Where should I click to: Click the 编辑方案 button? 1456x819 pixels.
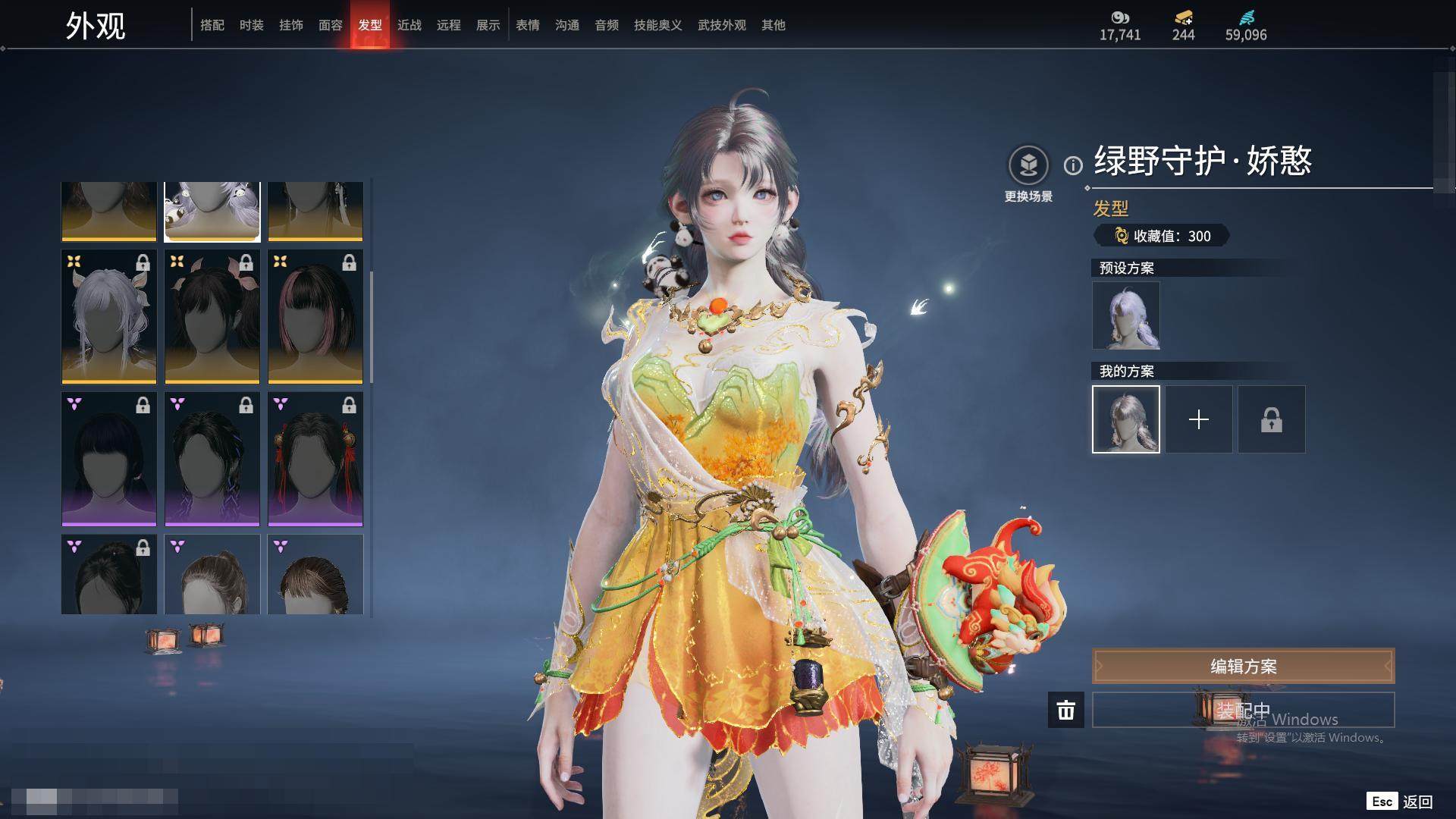[1243, 667]
